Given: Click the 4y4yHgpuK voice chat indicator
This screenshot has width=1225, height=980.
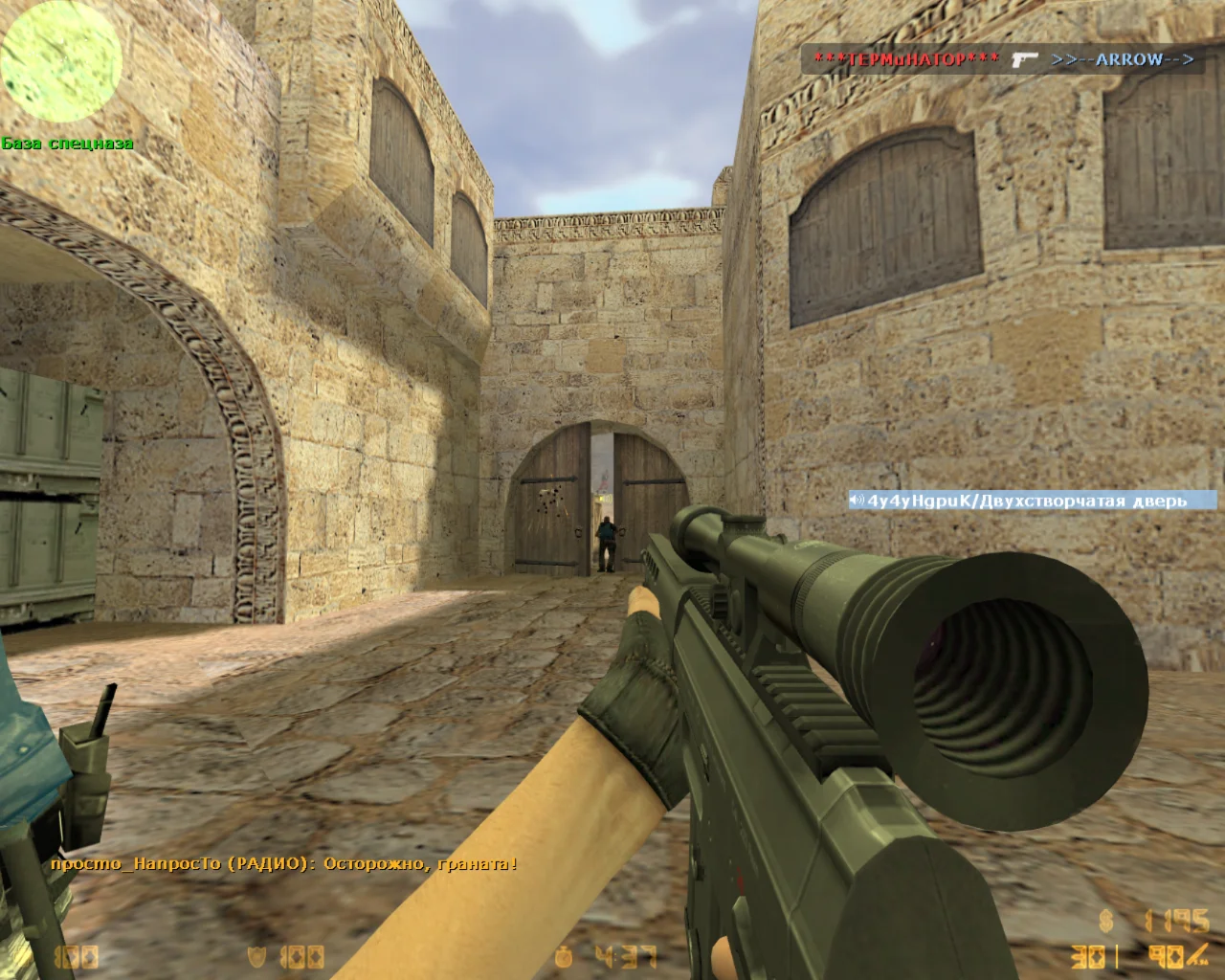Looking at the screenshot, I should point(1030,501).
